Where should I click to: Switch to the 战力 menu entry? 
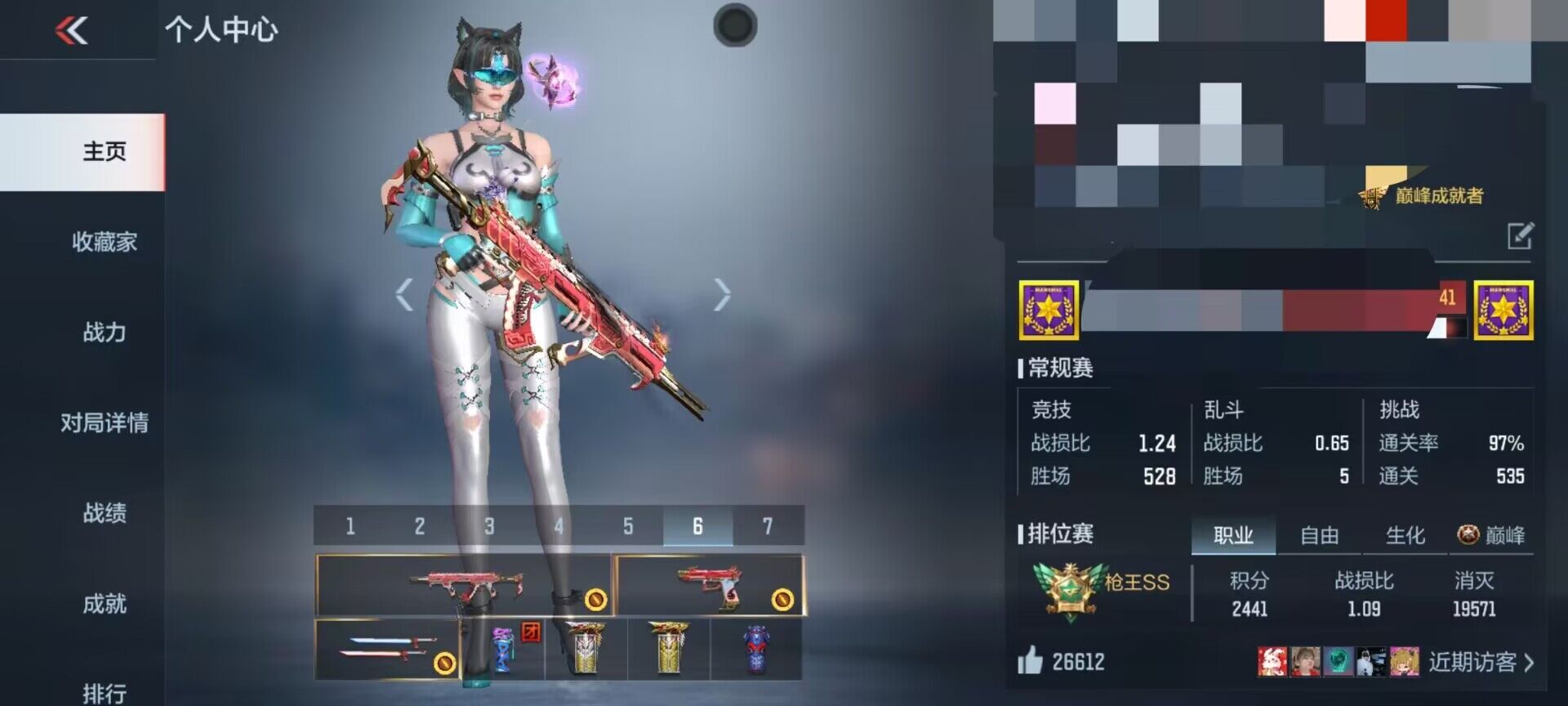click(x=104, y=333)
